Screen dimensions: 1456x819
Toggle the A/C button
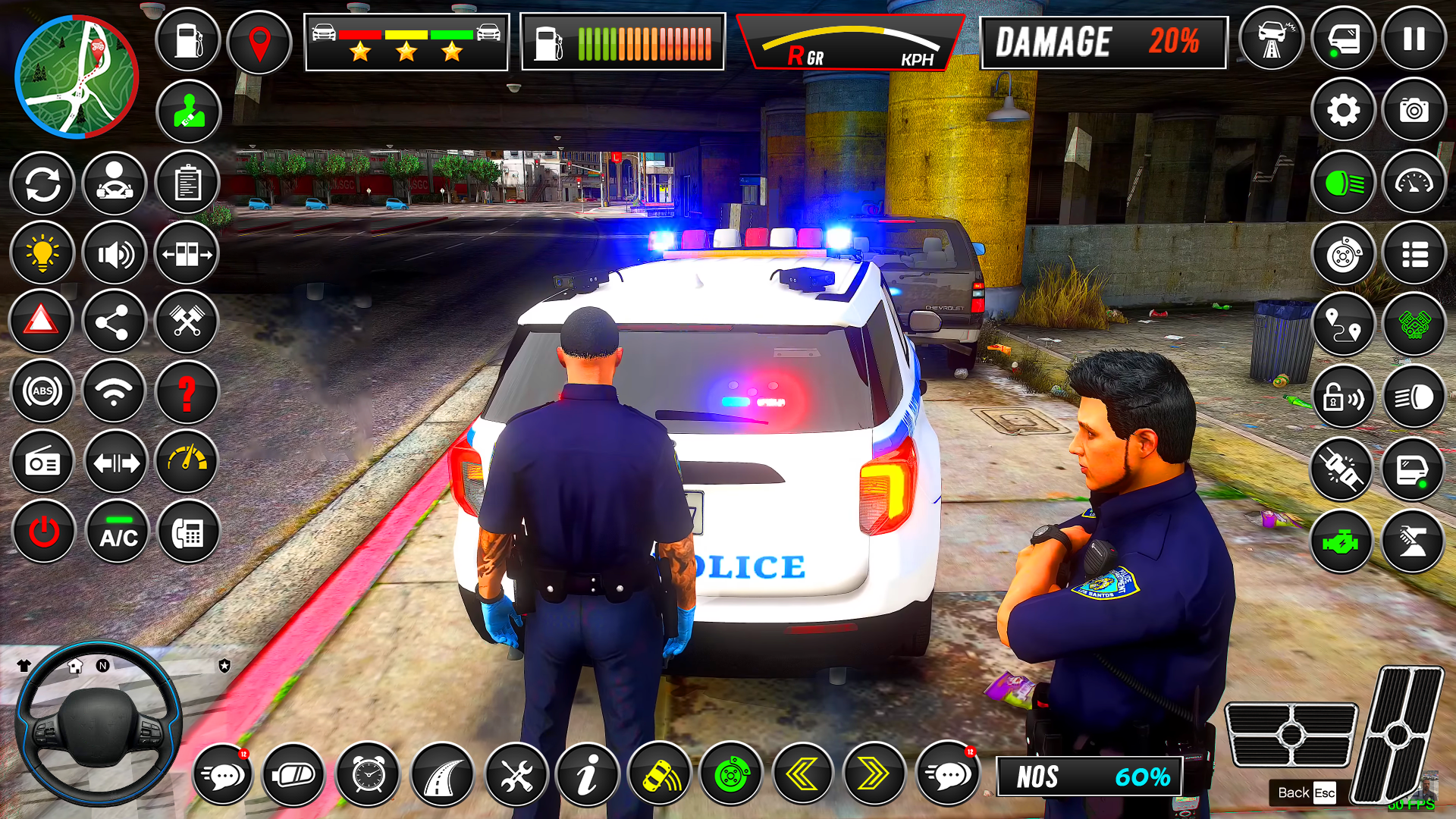tap(118, 532)
